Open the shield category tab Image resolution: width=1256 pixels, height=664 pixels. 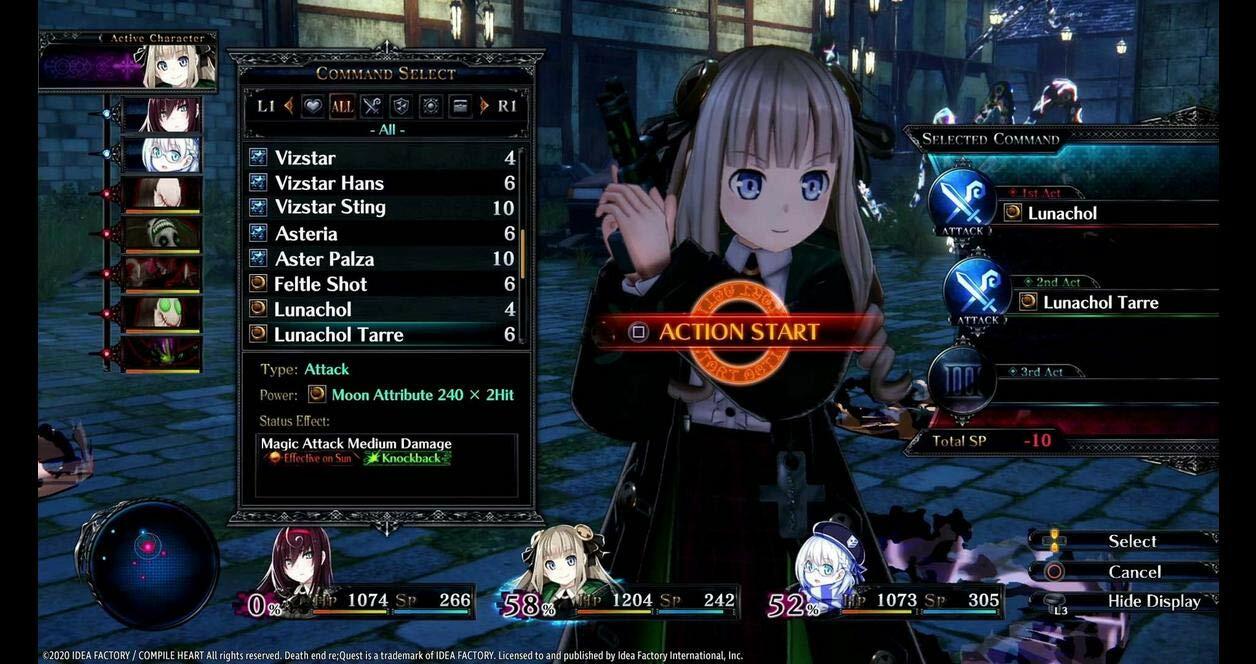tap(400, 106)
